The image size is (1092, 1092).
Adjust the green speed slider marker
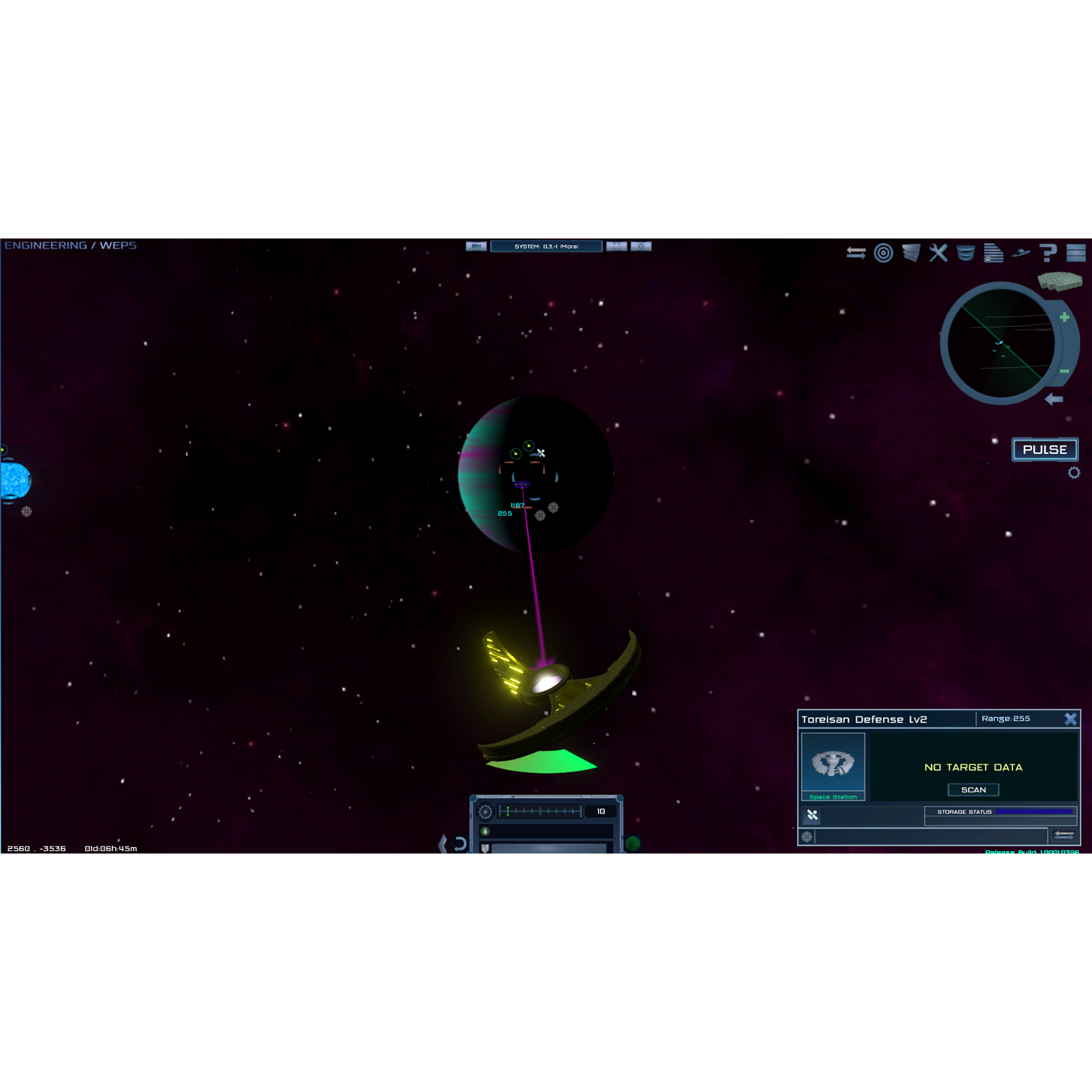tap(508, 811)
